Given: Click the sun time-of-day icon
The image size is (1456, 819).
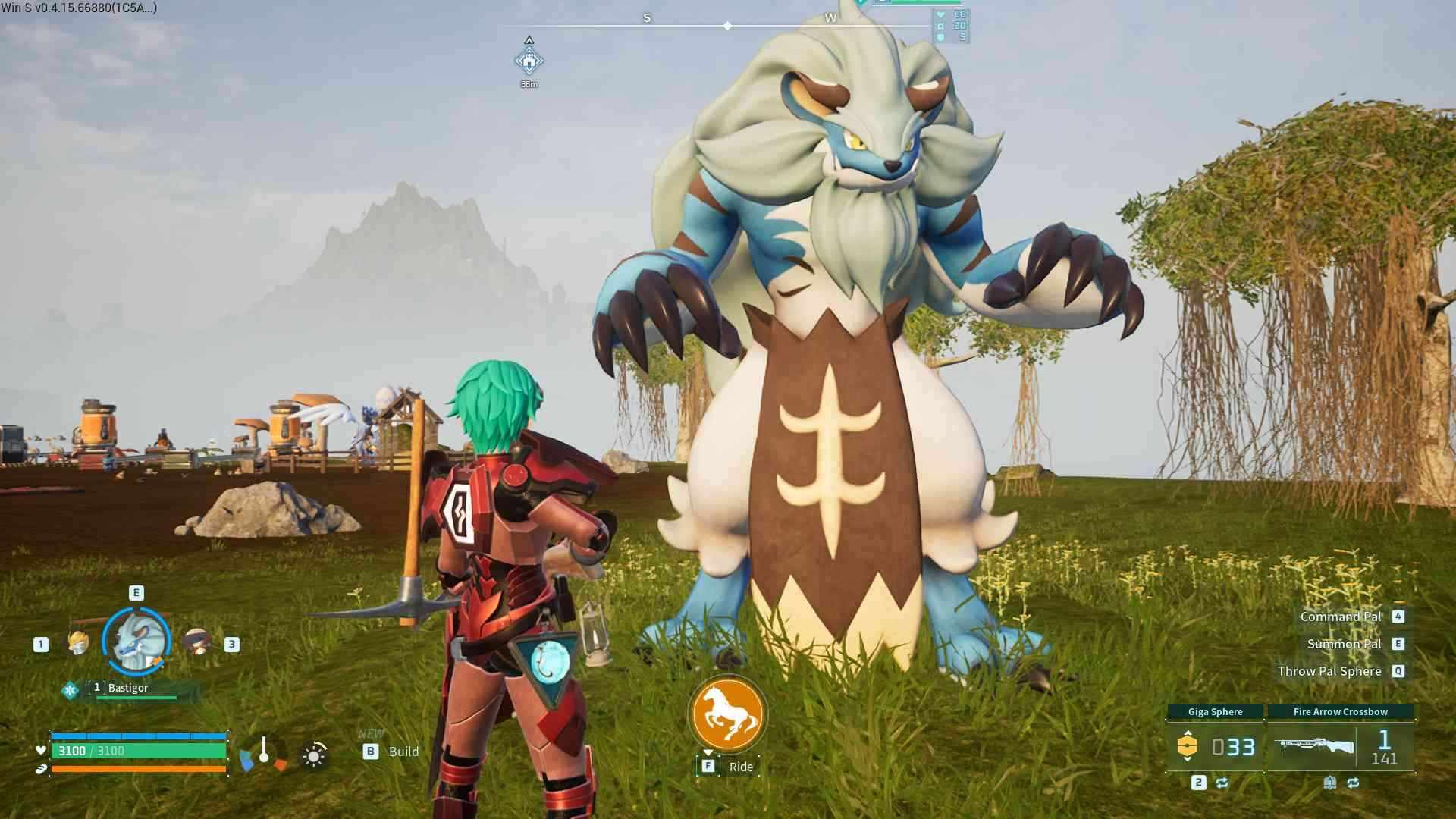Looking at the screenshot, I should click(314, 755).
